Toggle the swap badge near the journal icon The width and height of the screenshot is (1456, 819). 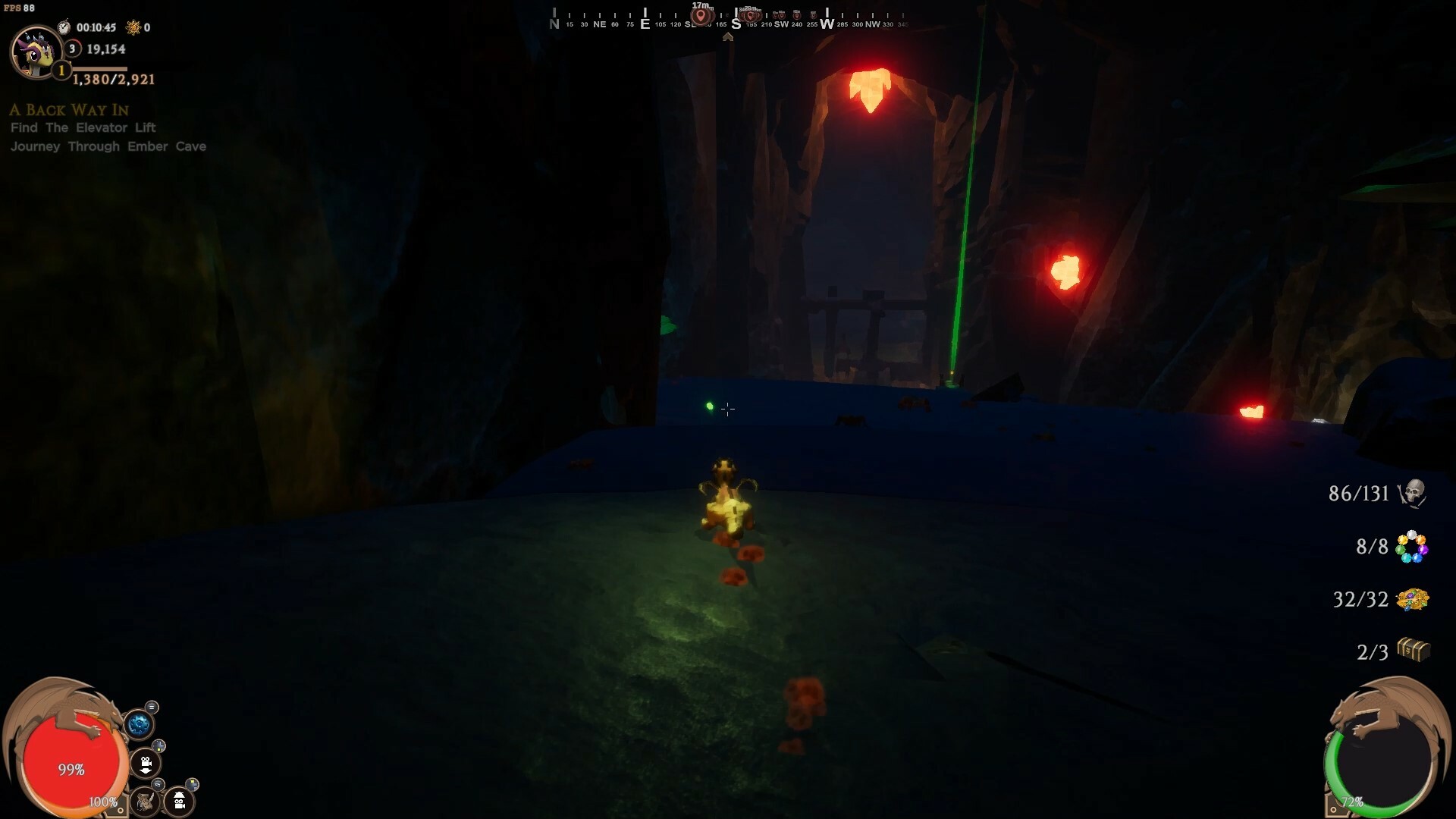point(158,784)
